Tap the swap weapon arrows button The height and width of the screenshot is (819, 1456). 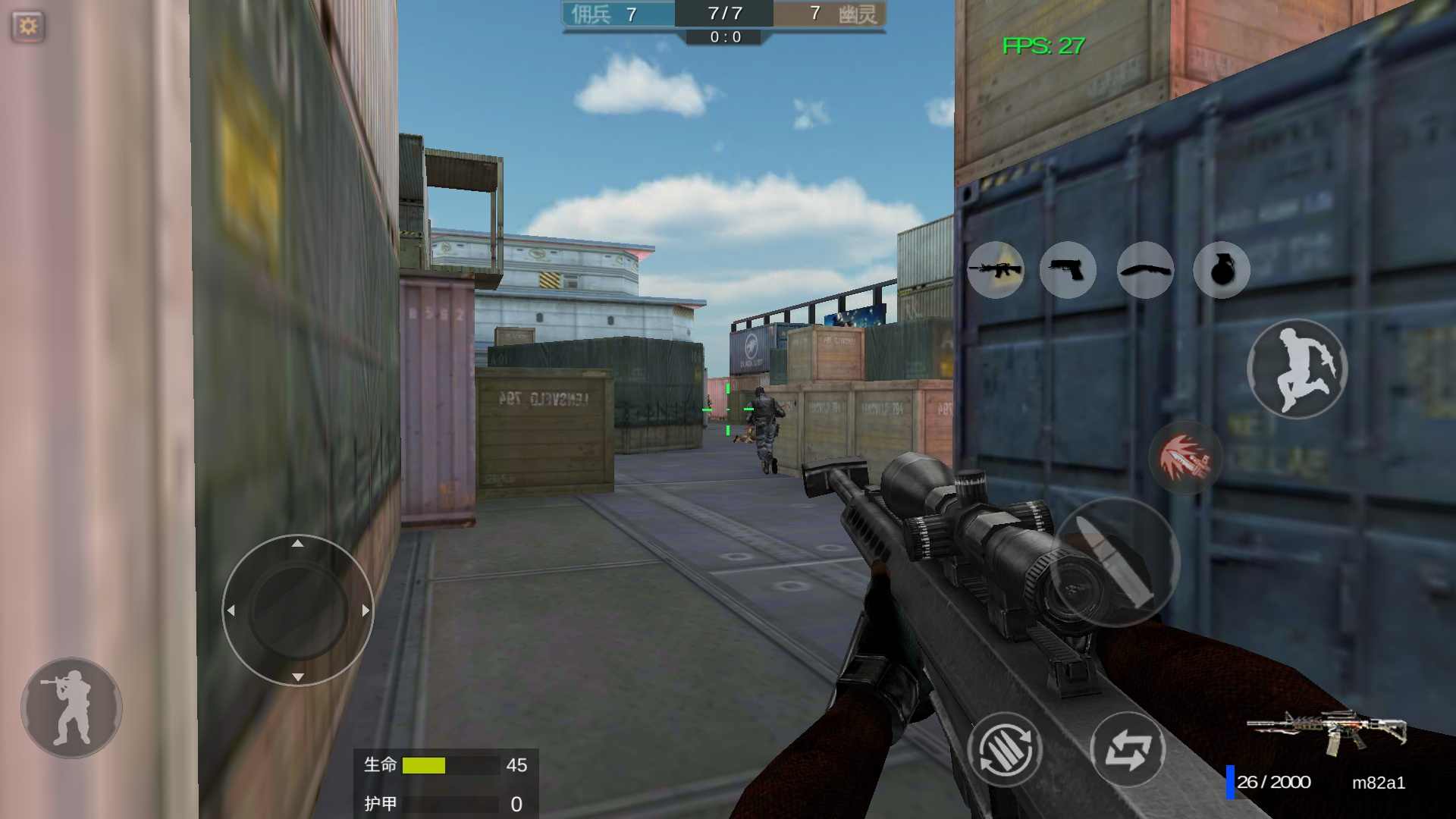[1128, 749]
